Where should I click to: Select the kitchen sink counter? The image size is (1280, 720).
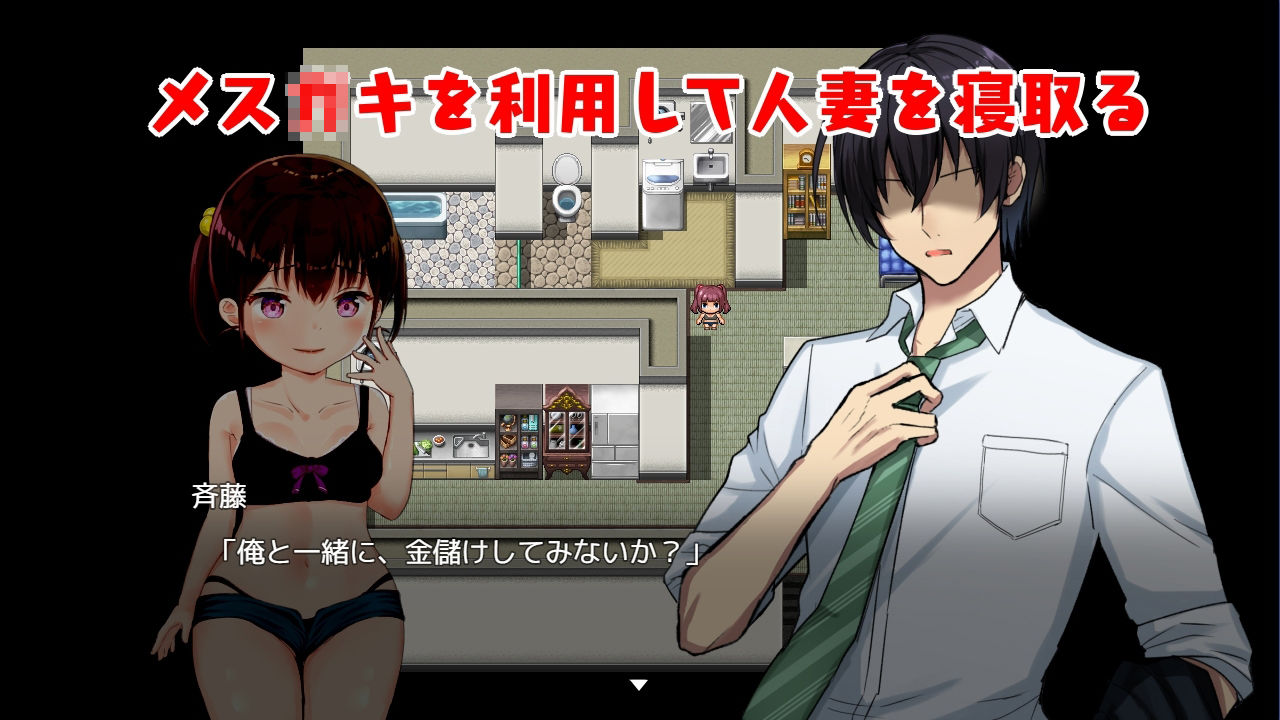[468, 445]
